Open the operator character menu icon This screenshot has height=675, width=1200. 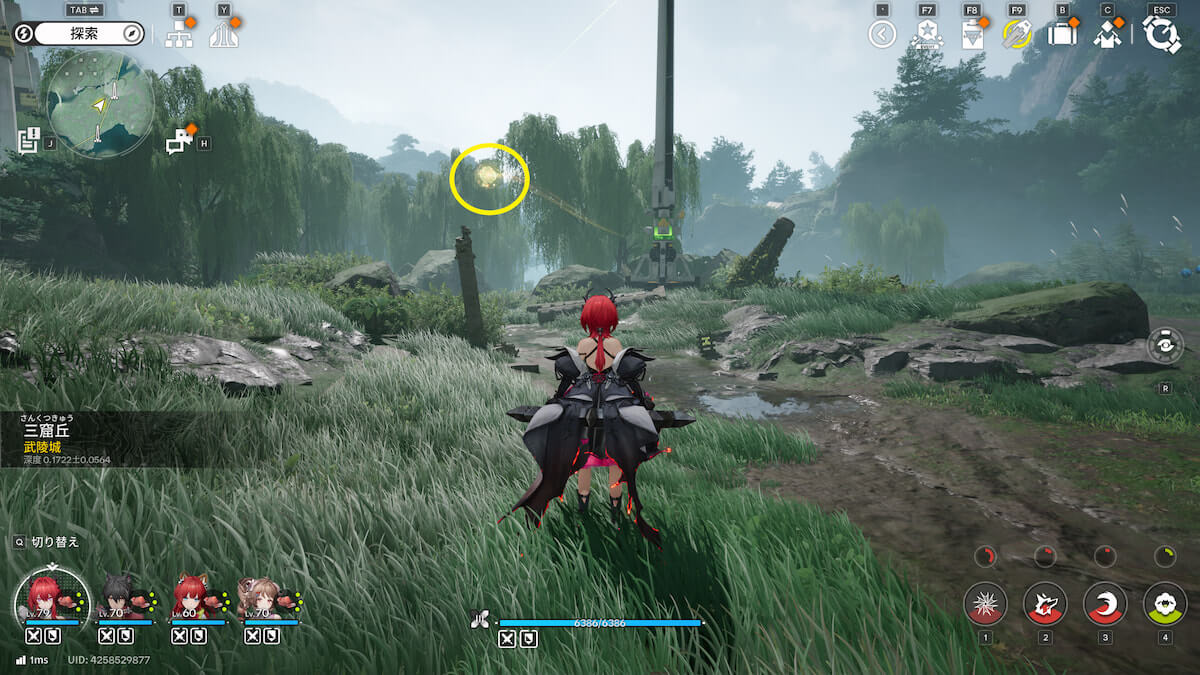[1107, 34]
